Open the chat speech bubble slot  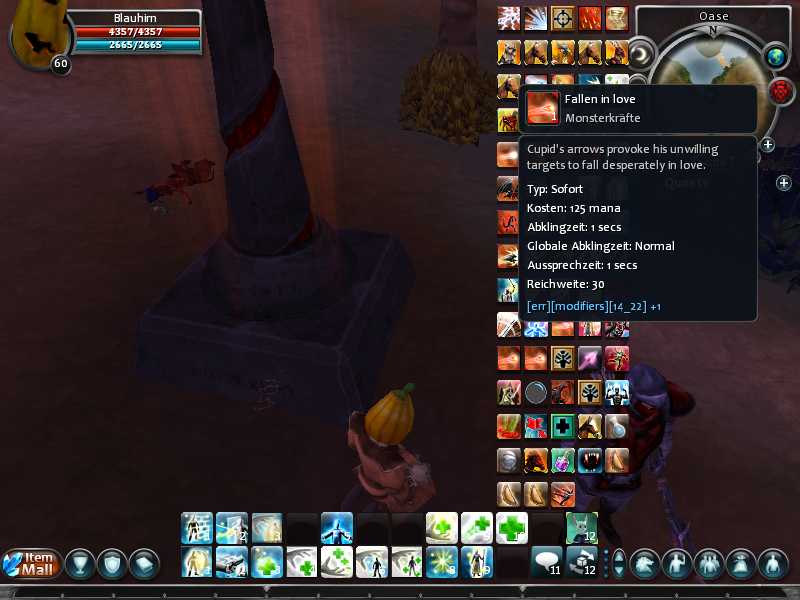click(546, 562)
